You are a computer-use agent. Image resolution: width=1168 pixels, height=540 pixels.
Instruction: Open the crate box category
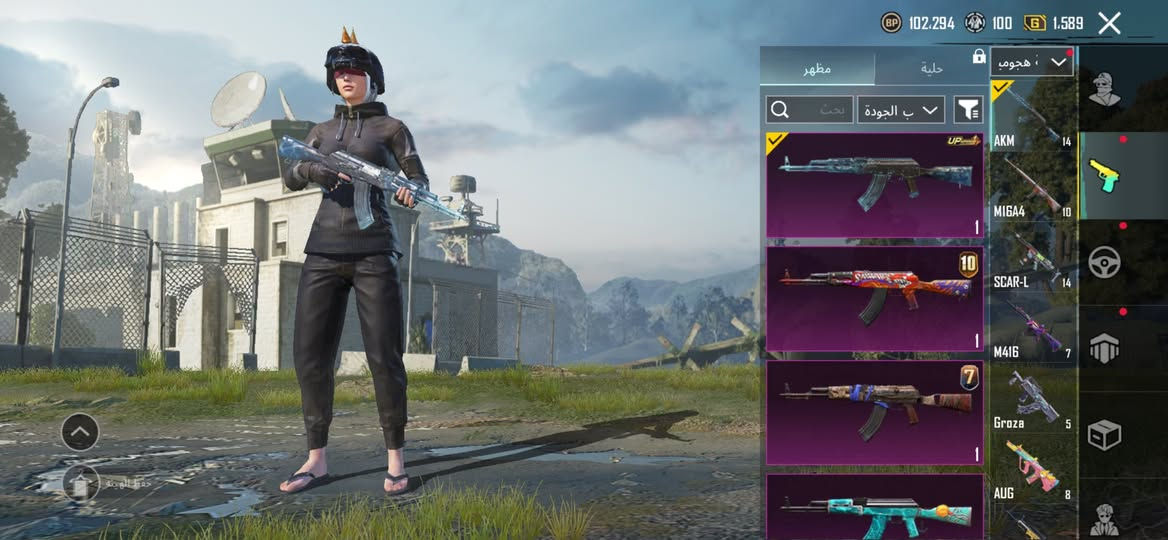(1105, 434)
